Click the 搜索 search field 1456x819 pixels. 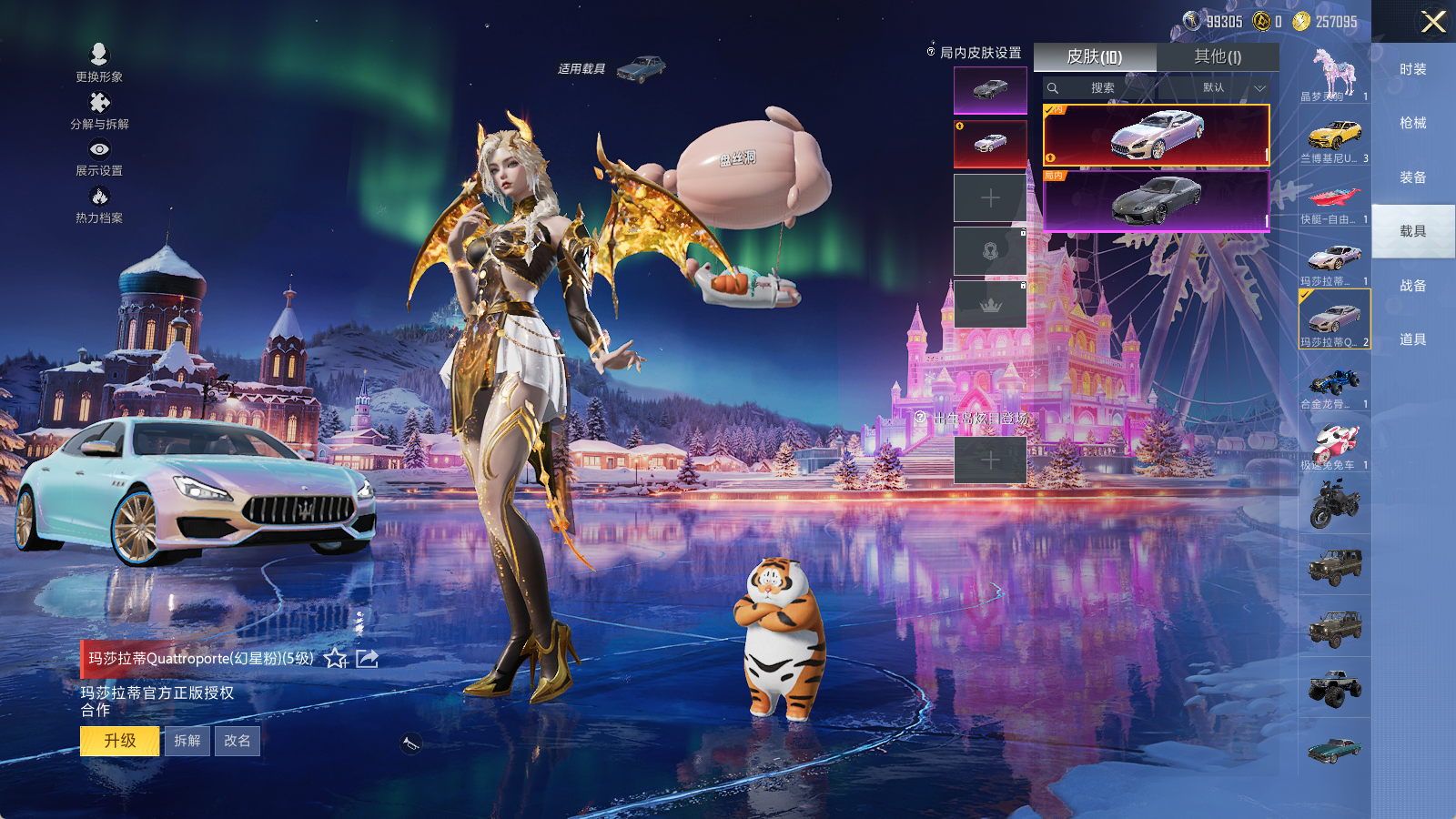pos(1102,88)
